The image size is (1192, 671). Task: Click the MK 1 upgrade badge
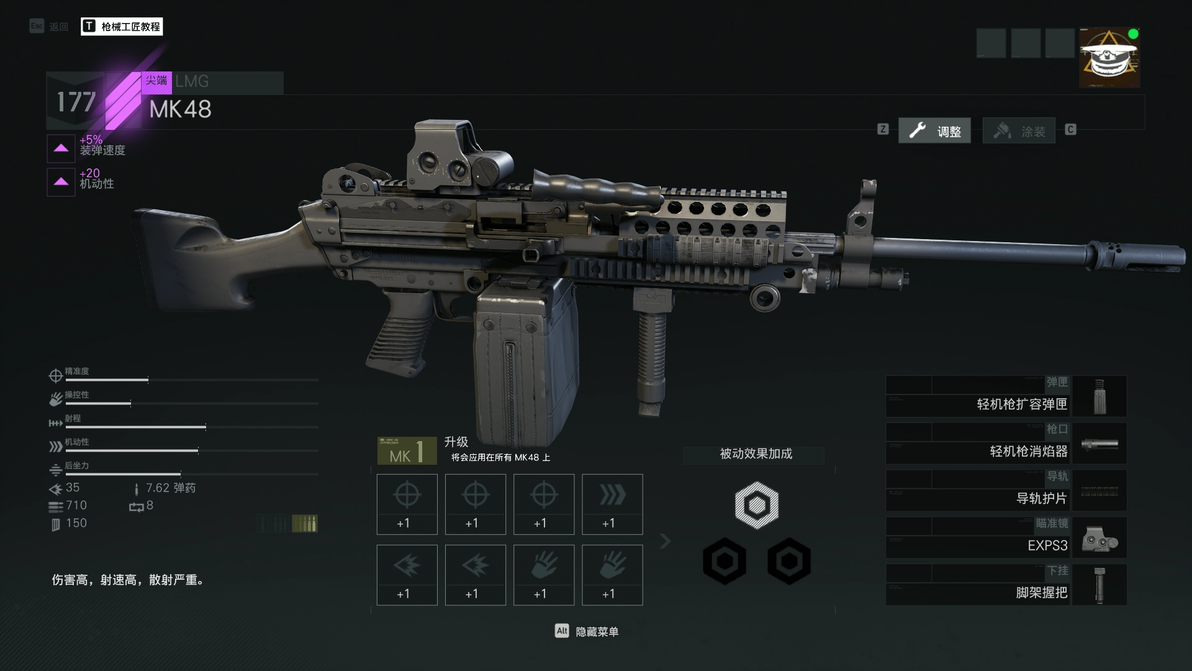point(406,451)
